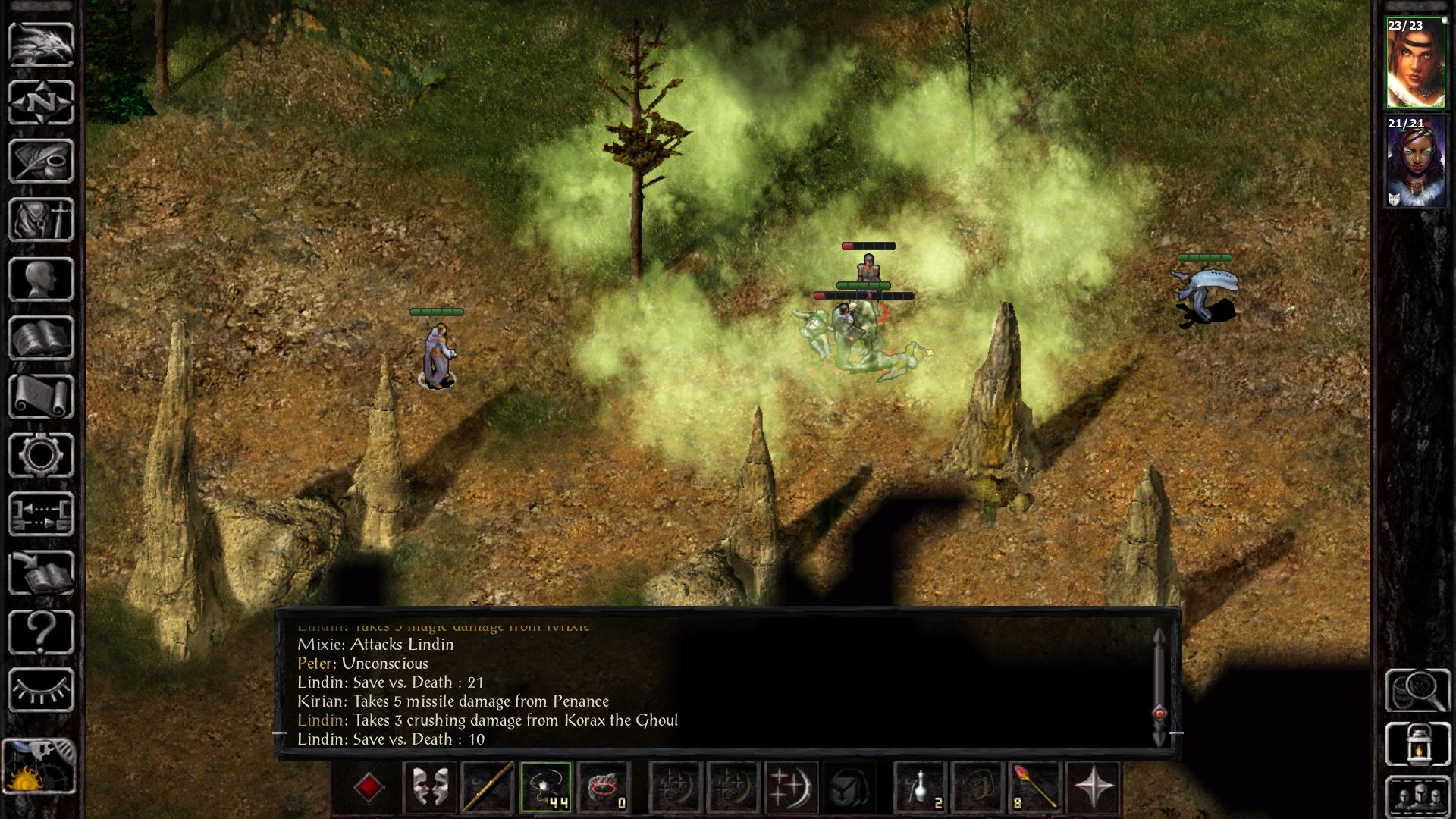Open the inventory screen
This screenshot has width=1456, height=819.
point(41,220)
